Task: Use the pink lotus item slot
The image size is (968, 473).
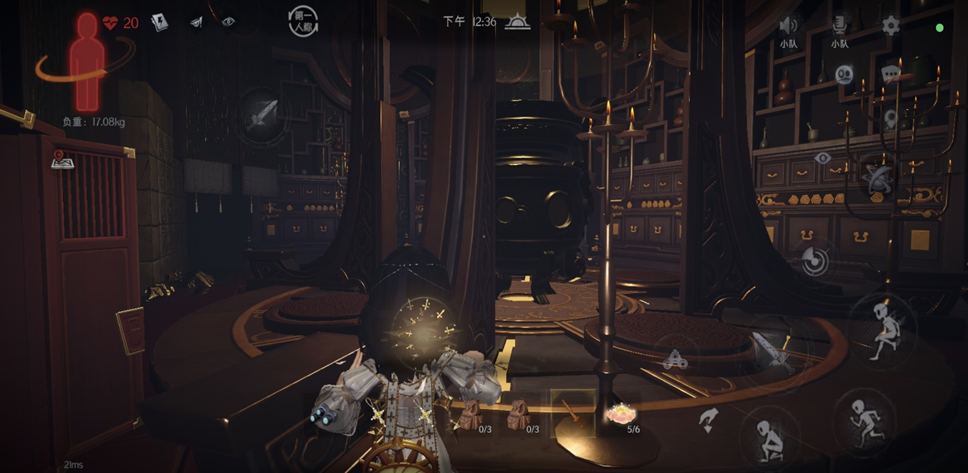Action: point(621,412)
